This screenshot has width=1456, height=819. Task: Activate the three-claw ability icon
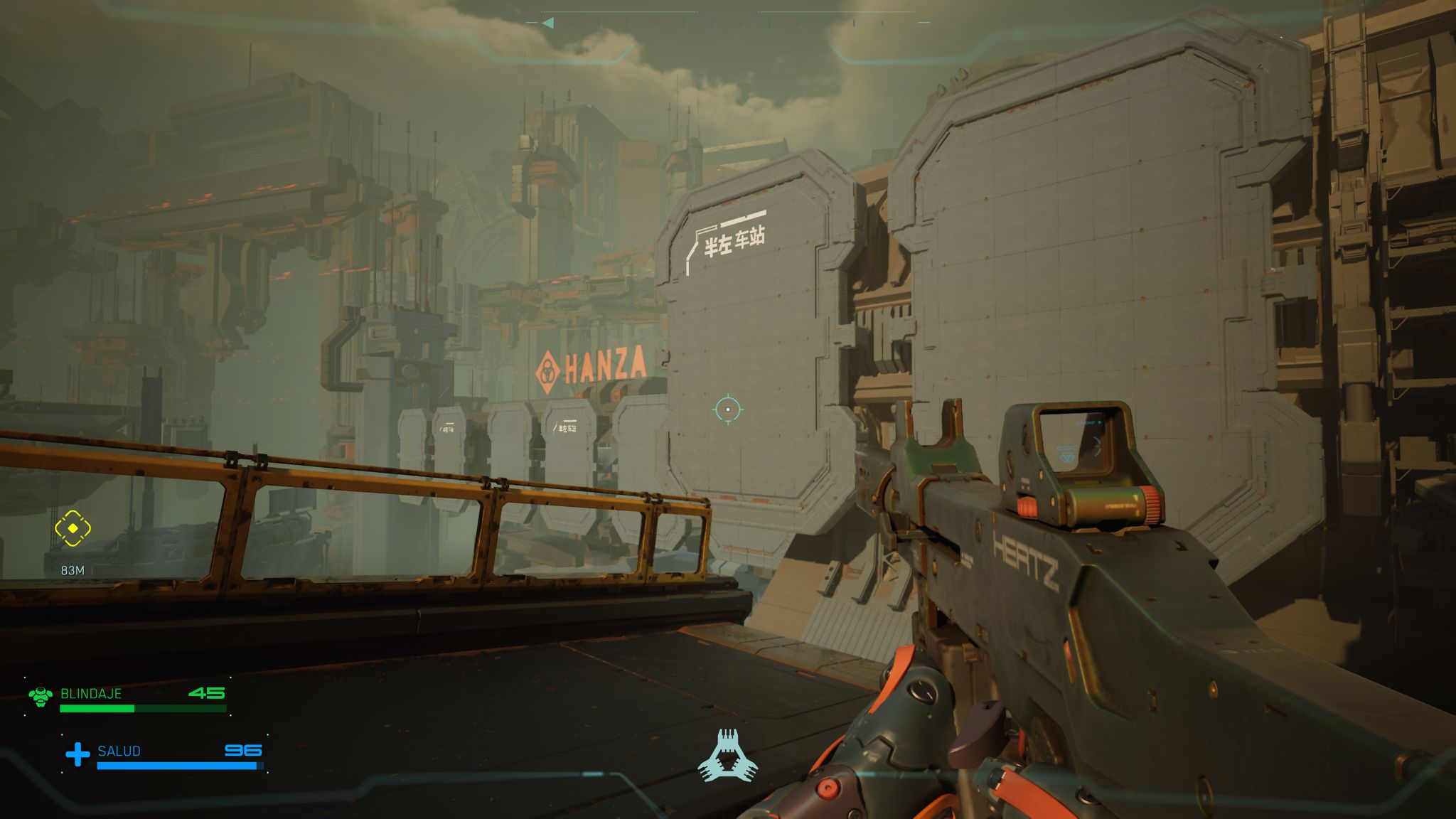[x=727, y=756]
